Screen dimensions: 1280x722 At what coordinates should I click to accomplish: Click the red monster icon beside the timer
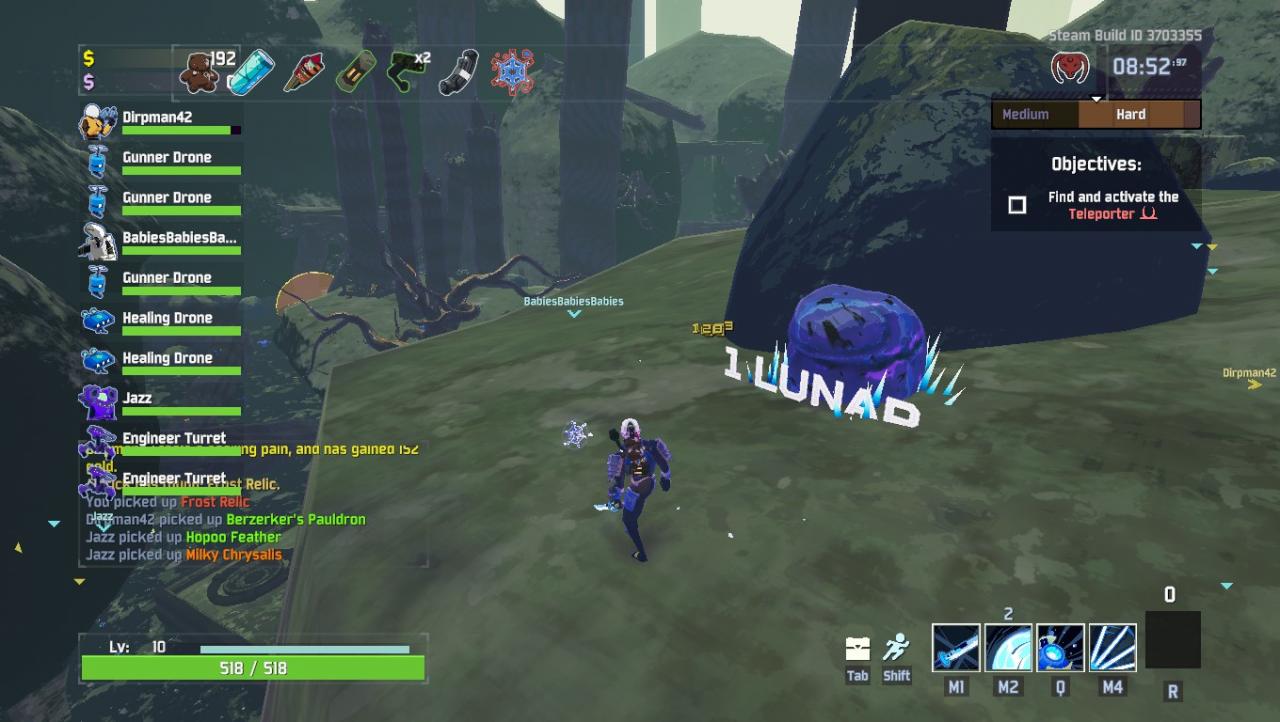click(x=1070, y=68)
